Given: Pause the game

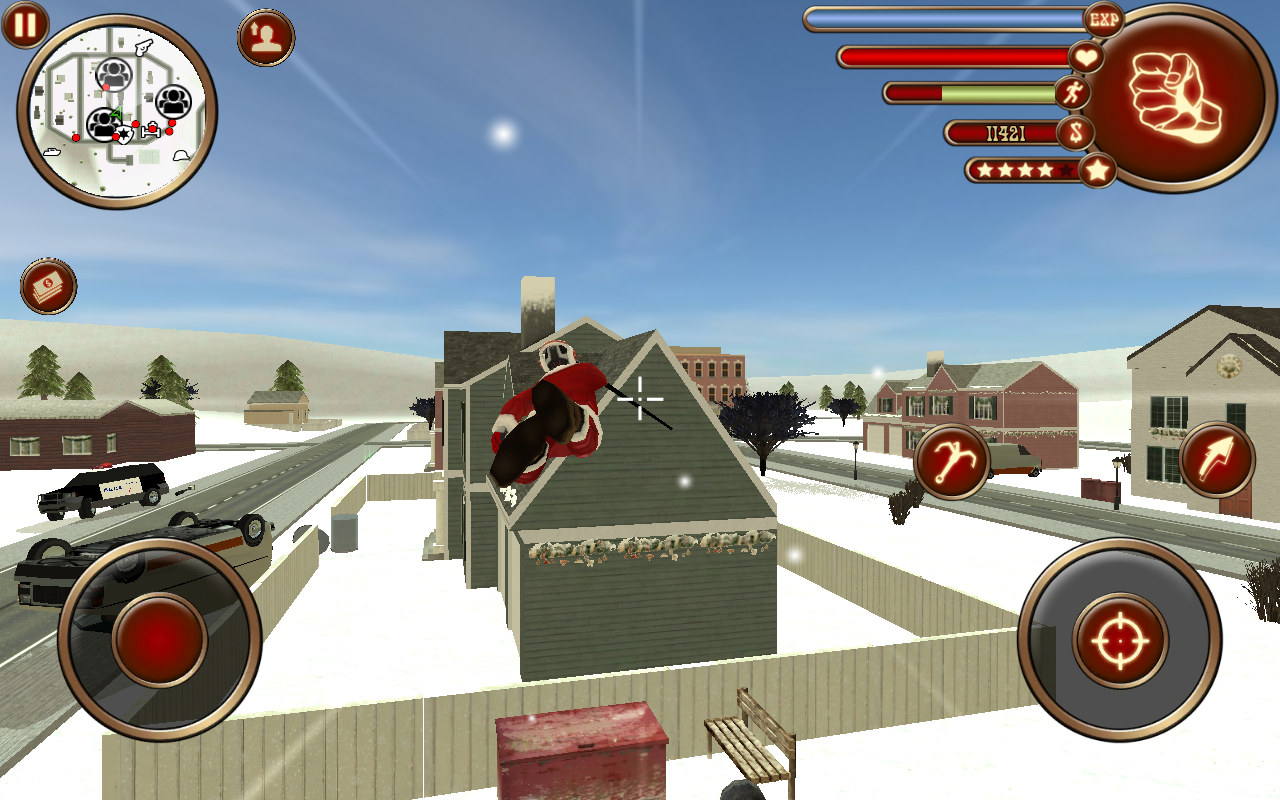Looking at the screenshot, I should coord(25,25).
